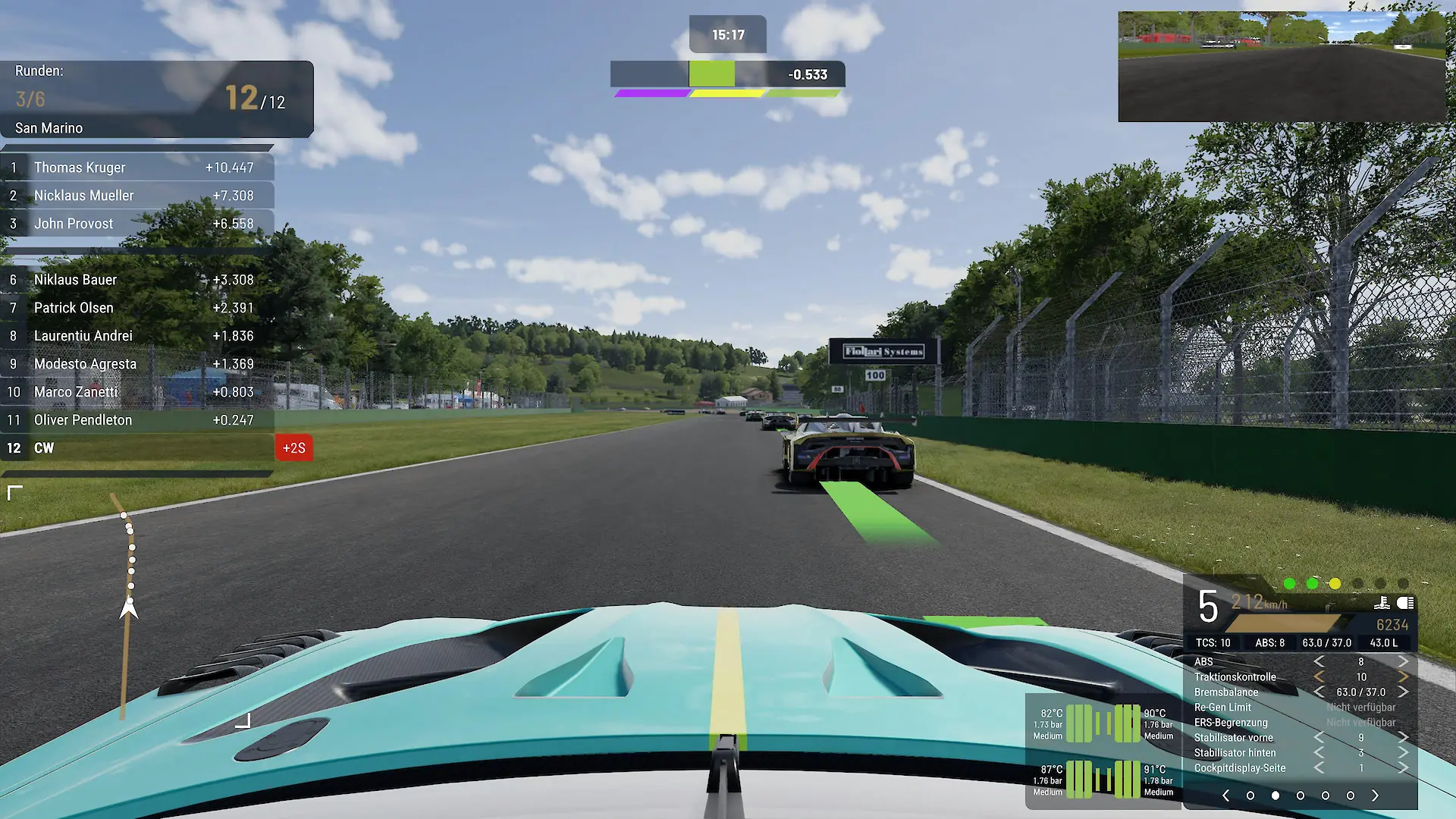The height and width of the screenshot is (819, 1456).
Task: Increase Stabilisator hinten with right arrow
Action: (1403, 753)
